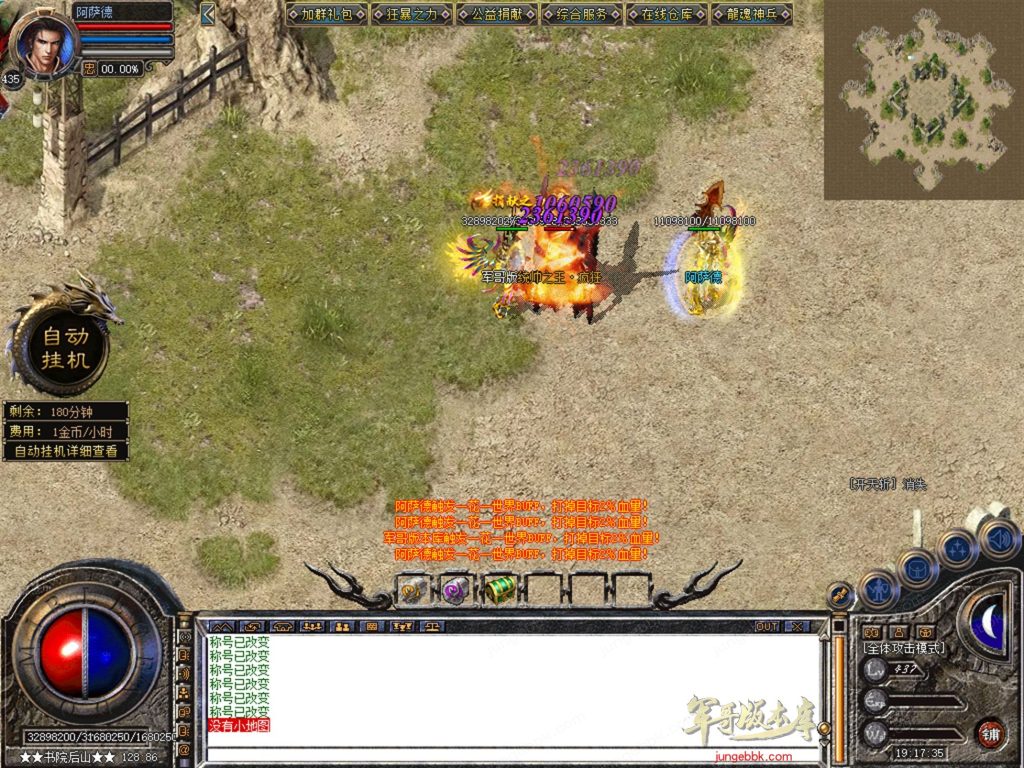Use the yellow scroll hotbar item

[x=413, y=590]
